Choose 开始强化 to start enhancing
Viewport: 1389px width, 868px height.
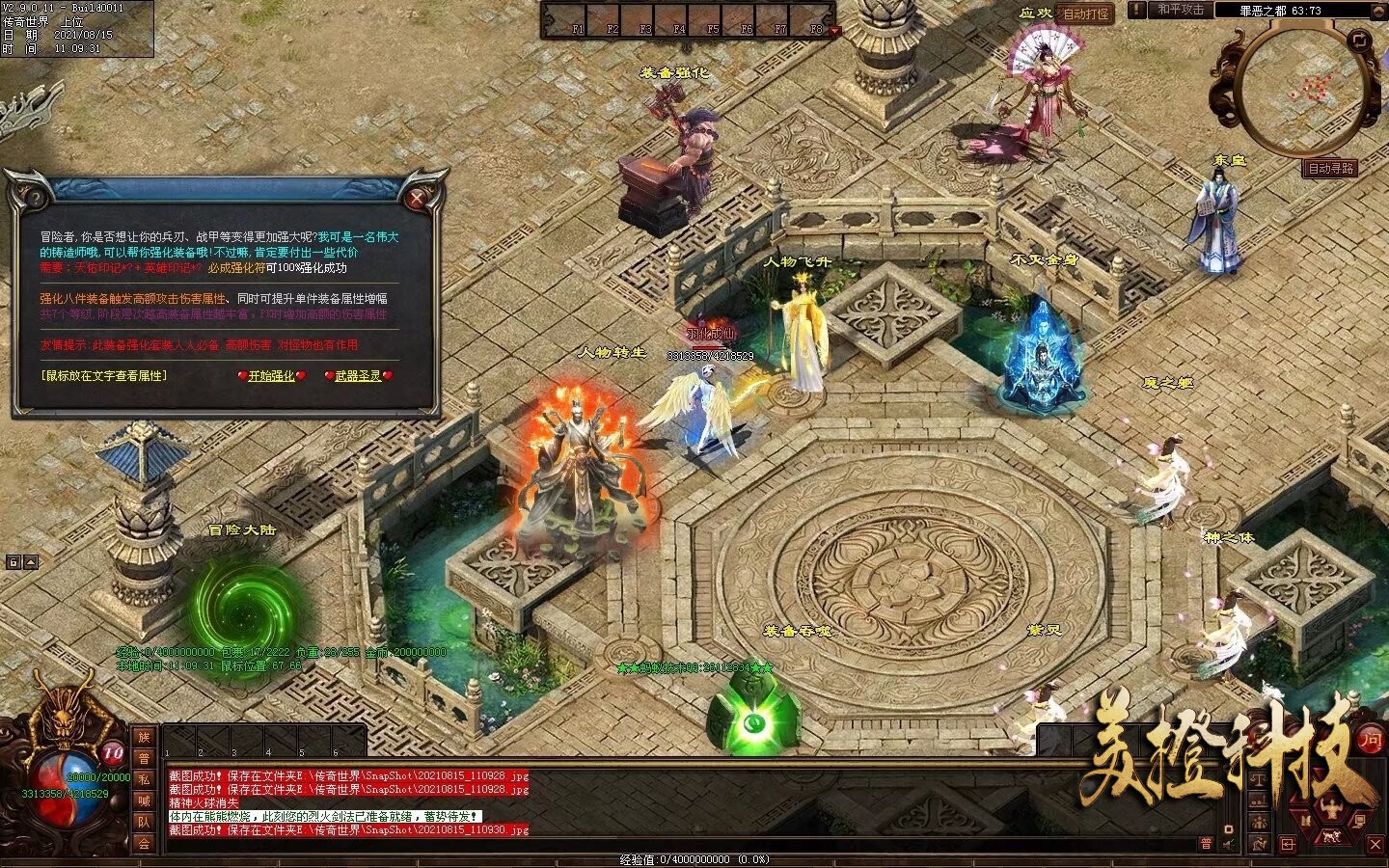click(x=272, y=376)
